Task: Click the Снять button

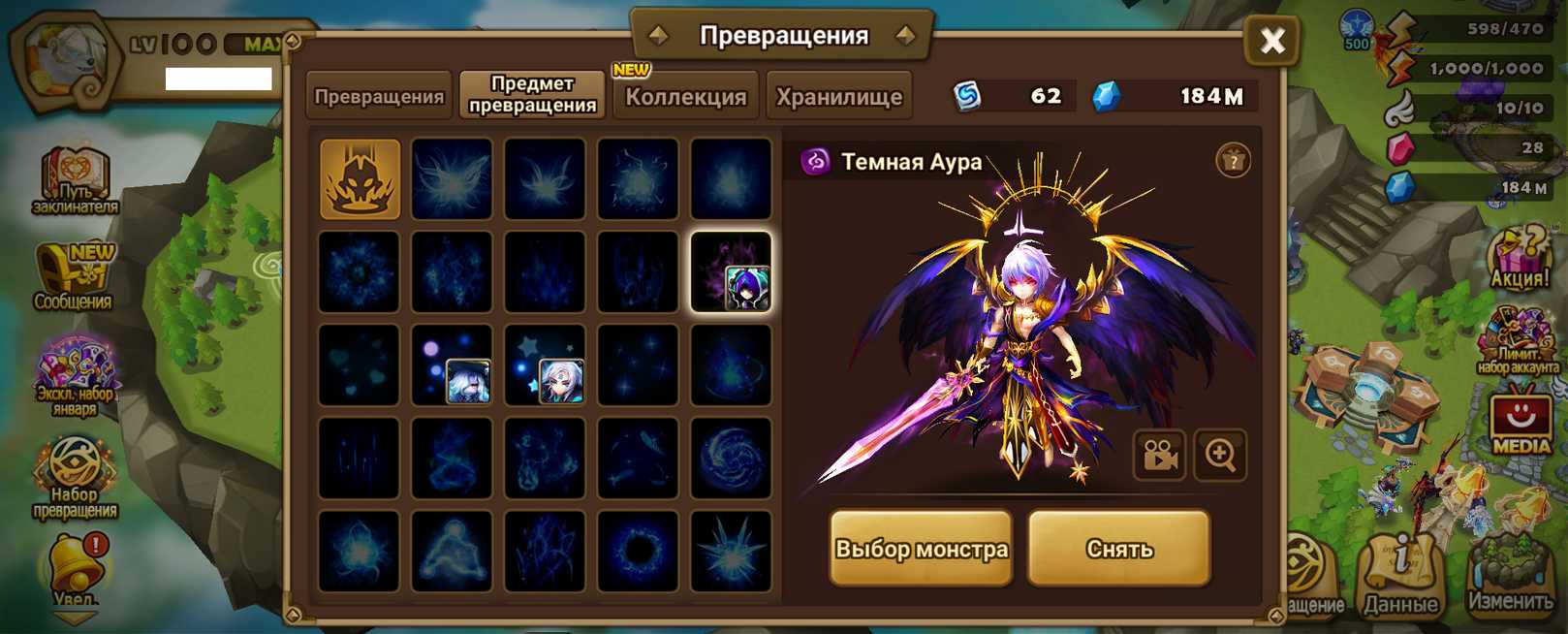Action: click(1119, 549)
